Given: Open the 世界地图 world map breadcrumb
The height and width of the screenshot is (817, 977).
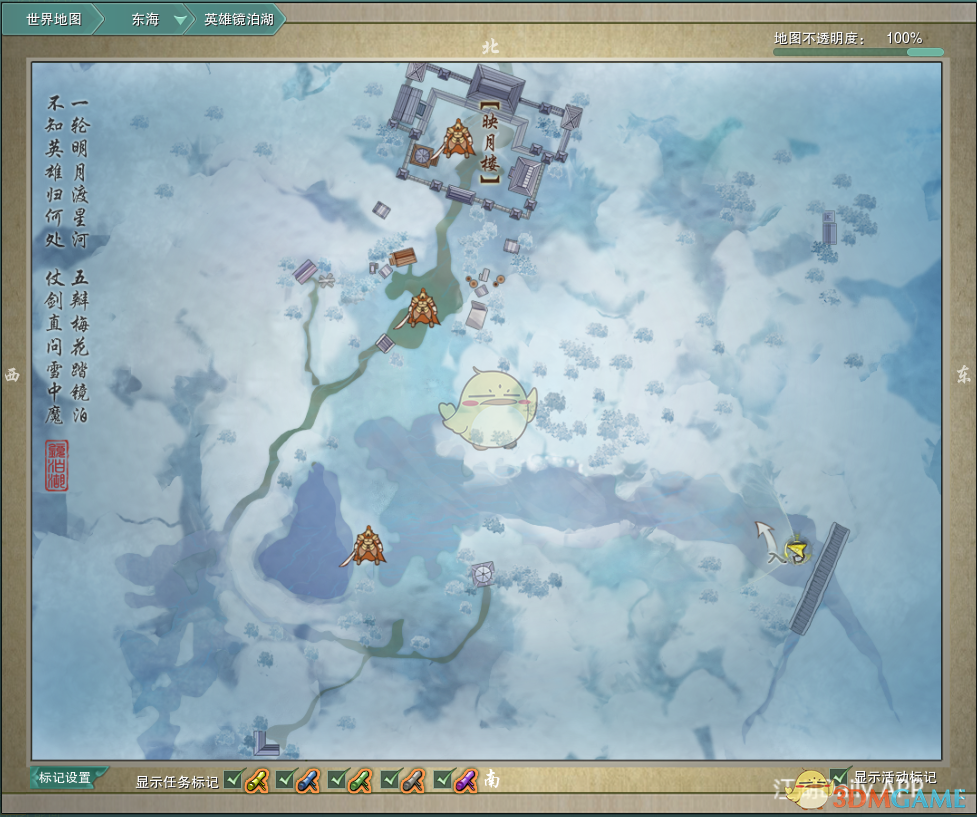Looking at the screenshot, I should pos(54,19).
